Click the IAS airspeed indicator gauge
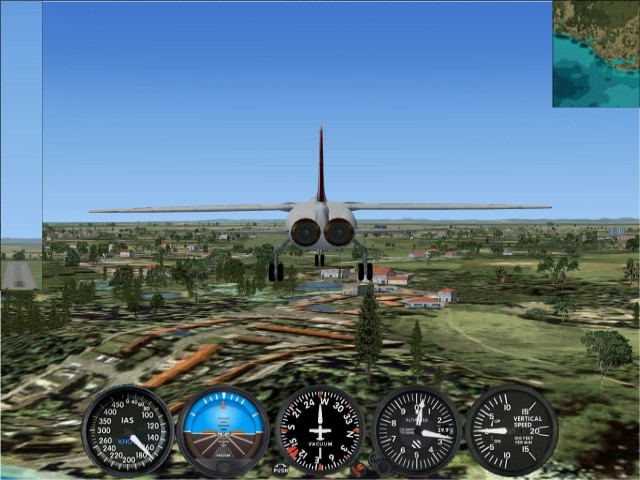640x480 pixels. click(127, 431)
